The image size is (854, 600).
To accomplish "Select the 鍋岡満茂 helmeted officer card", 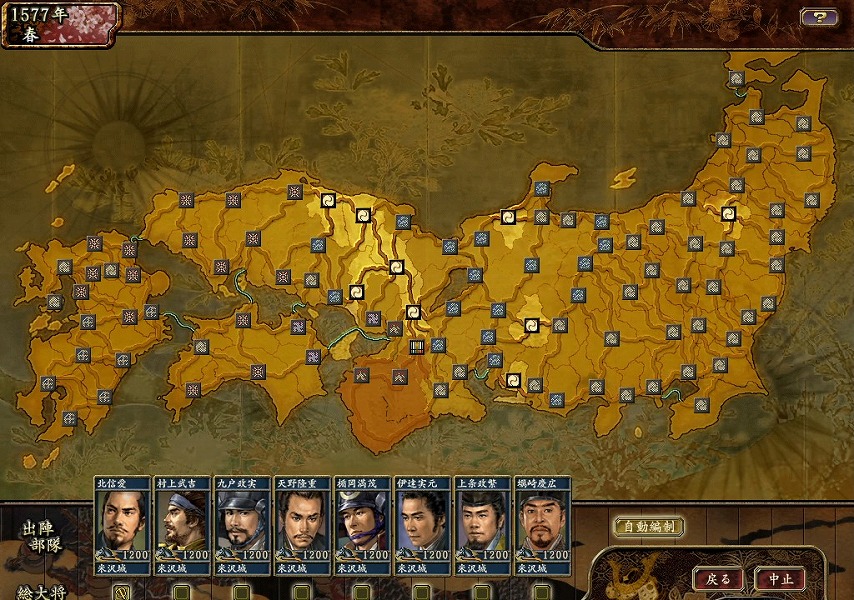I will [x=362, y=524].
